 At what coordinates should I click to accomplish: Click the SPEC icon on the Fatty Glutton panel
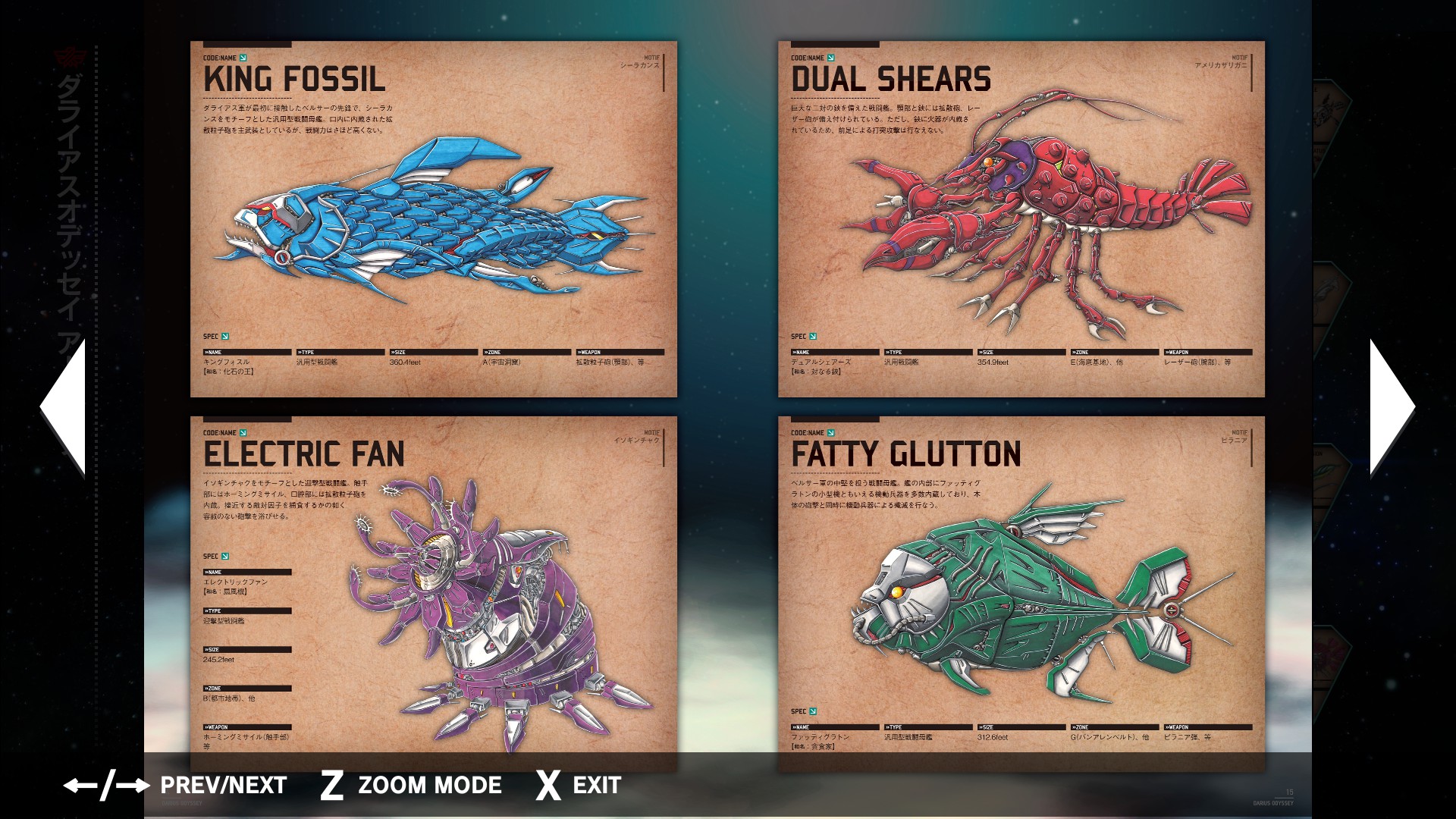[x=812, y=712]
